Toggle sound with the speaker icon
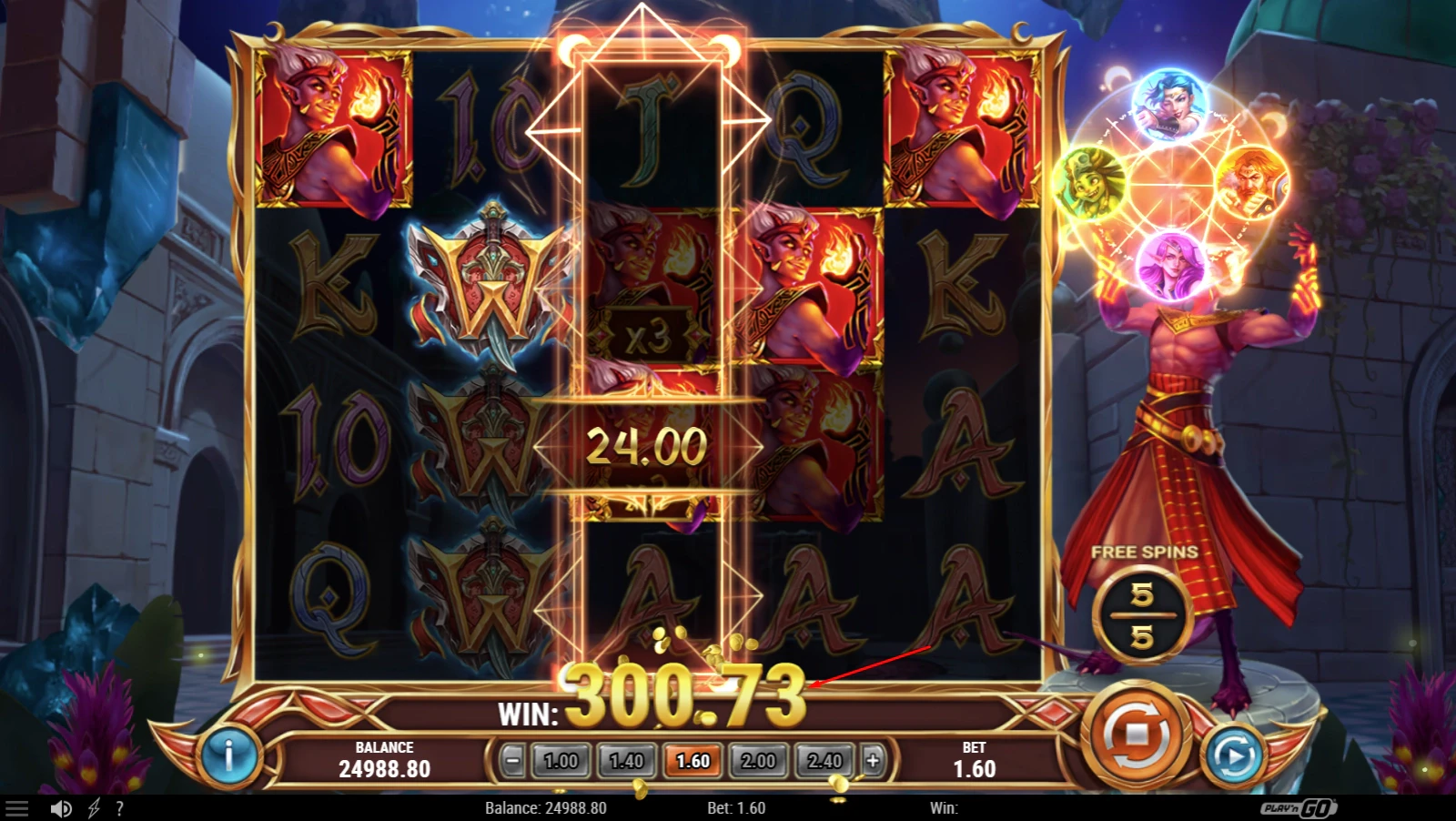The image size is (1456, 821). [61, 808]
